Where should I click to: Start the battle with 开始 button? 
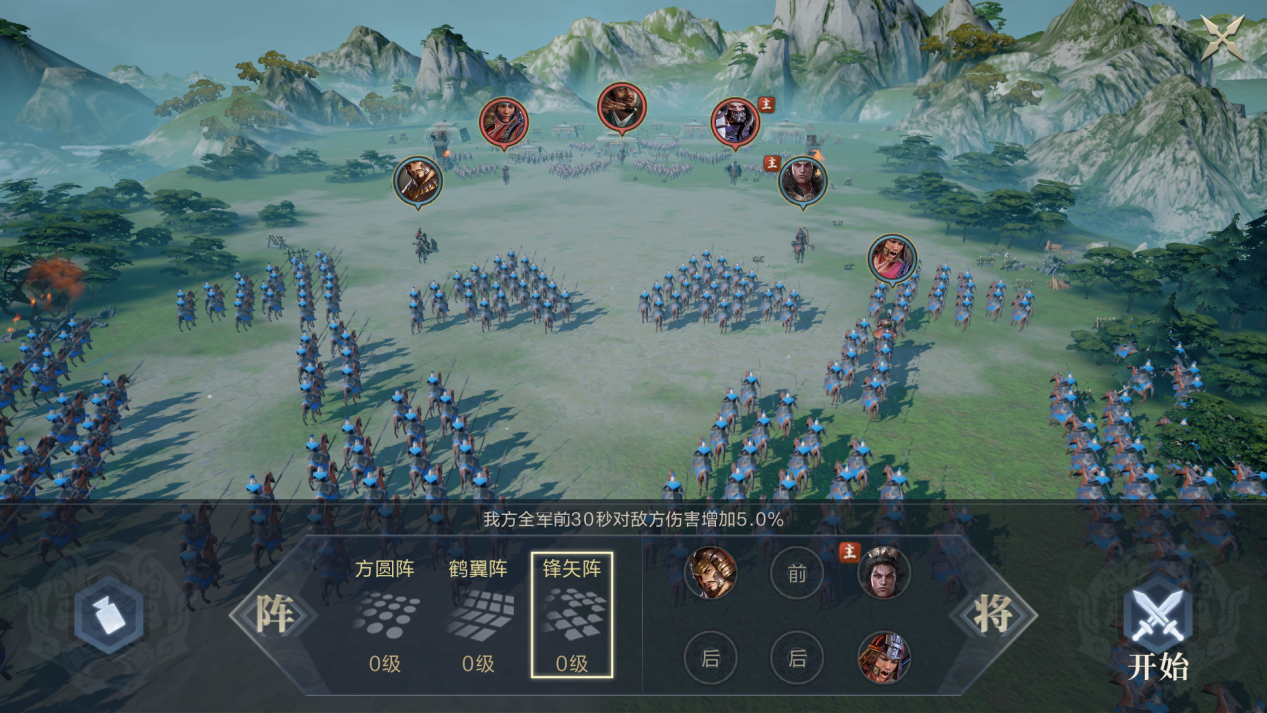pyautogui.click(x=1158, y=632)
